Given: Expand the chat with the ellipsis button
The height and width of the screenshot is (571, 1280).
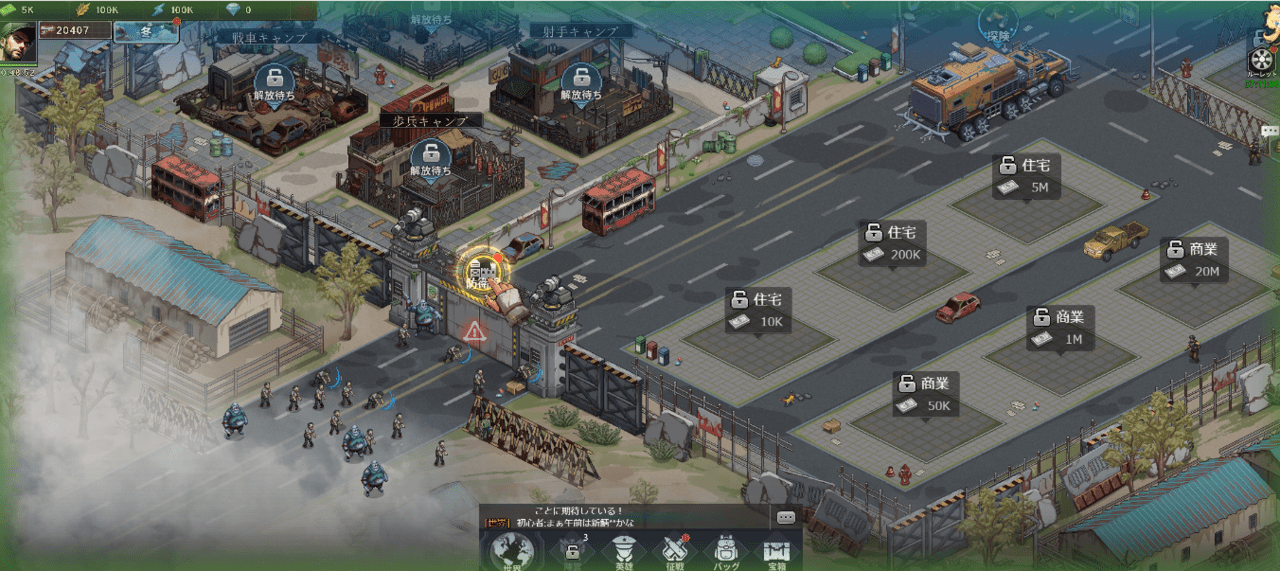Looking at the screenshot, I should click(785, 517).
